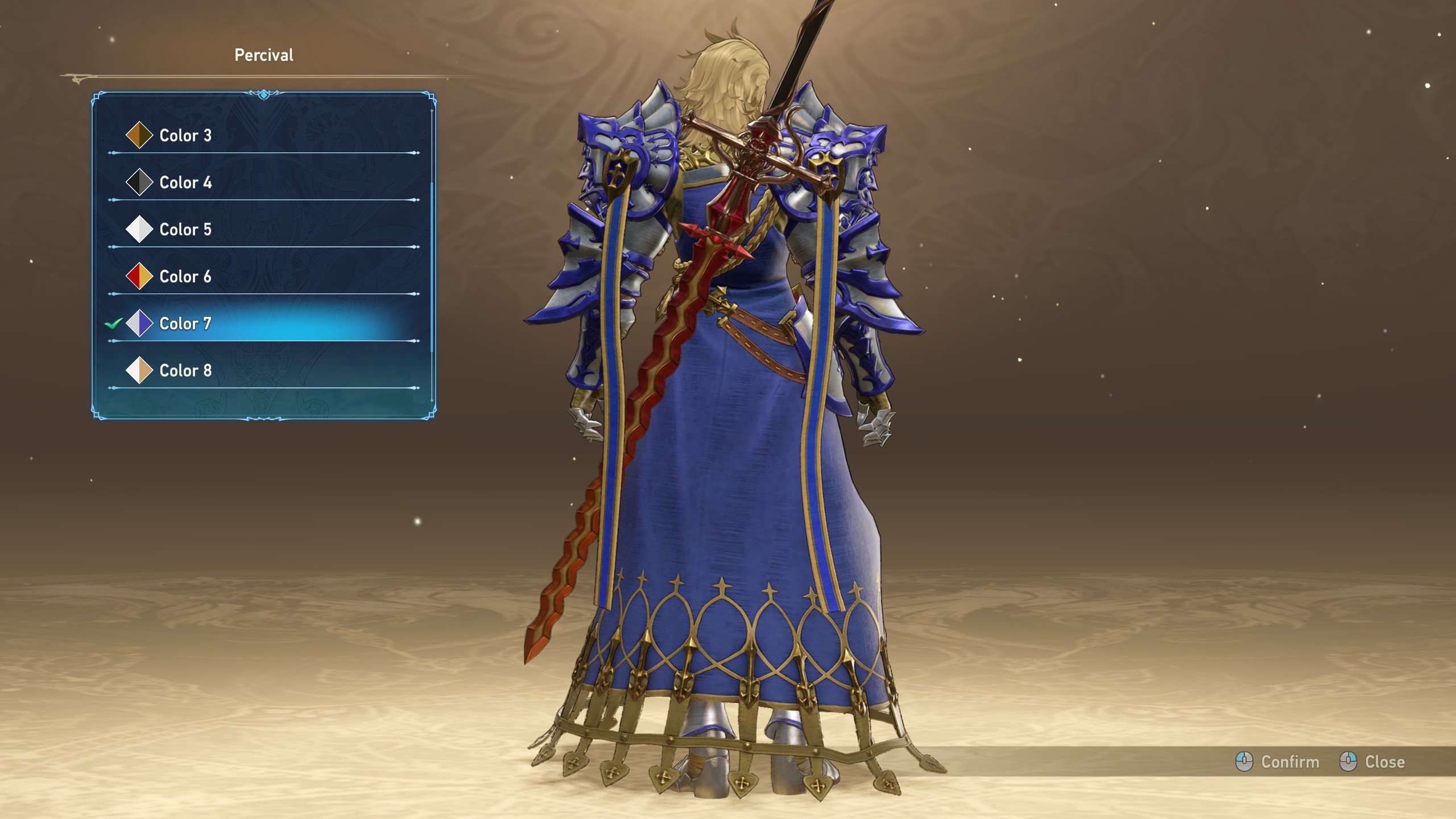Click the Confirm button

coord(1278,762)
